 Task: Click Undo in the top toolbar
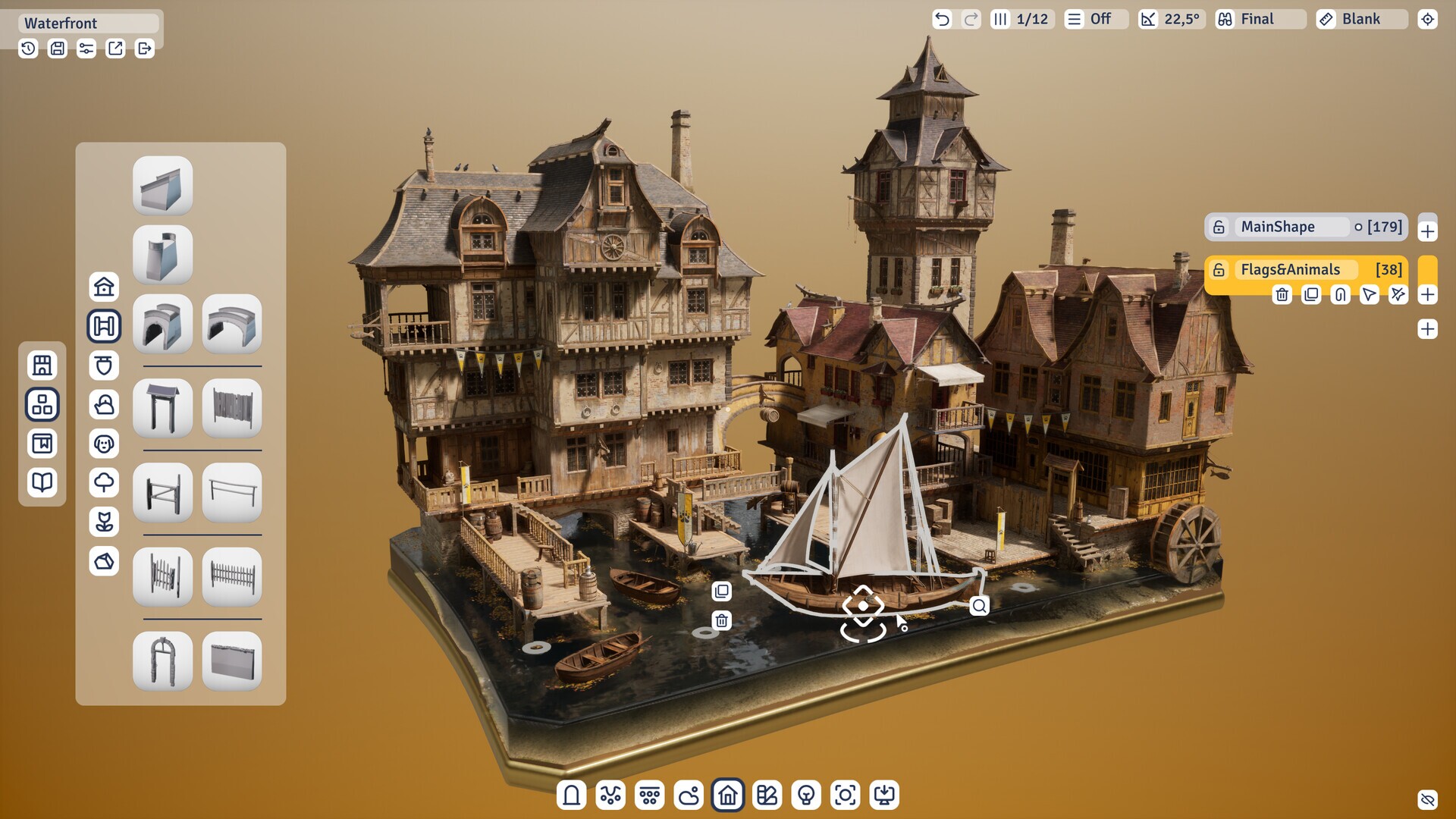(x=942, y=19)
